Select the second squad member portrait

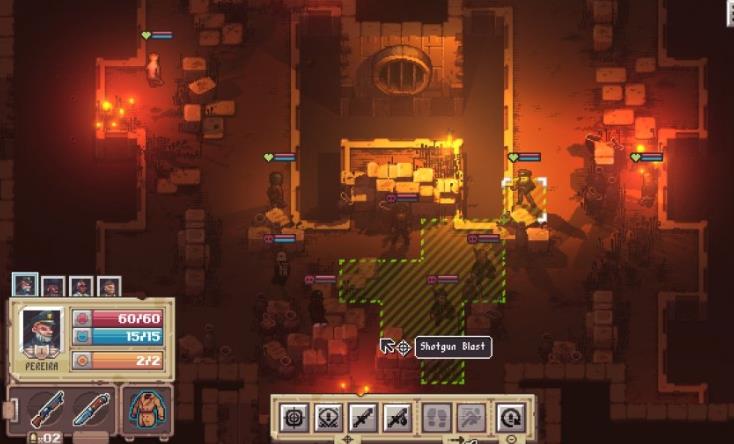[x=53, y=288]
